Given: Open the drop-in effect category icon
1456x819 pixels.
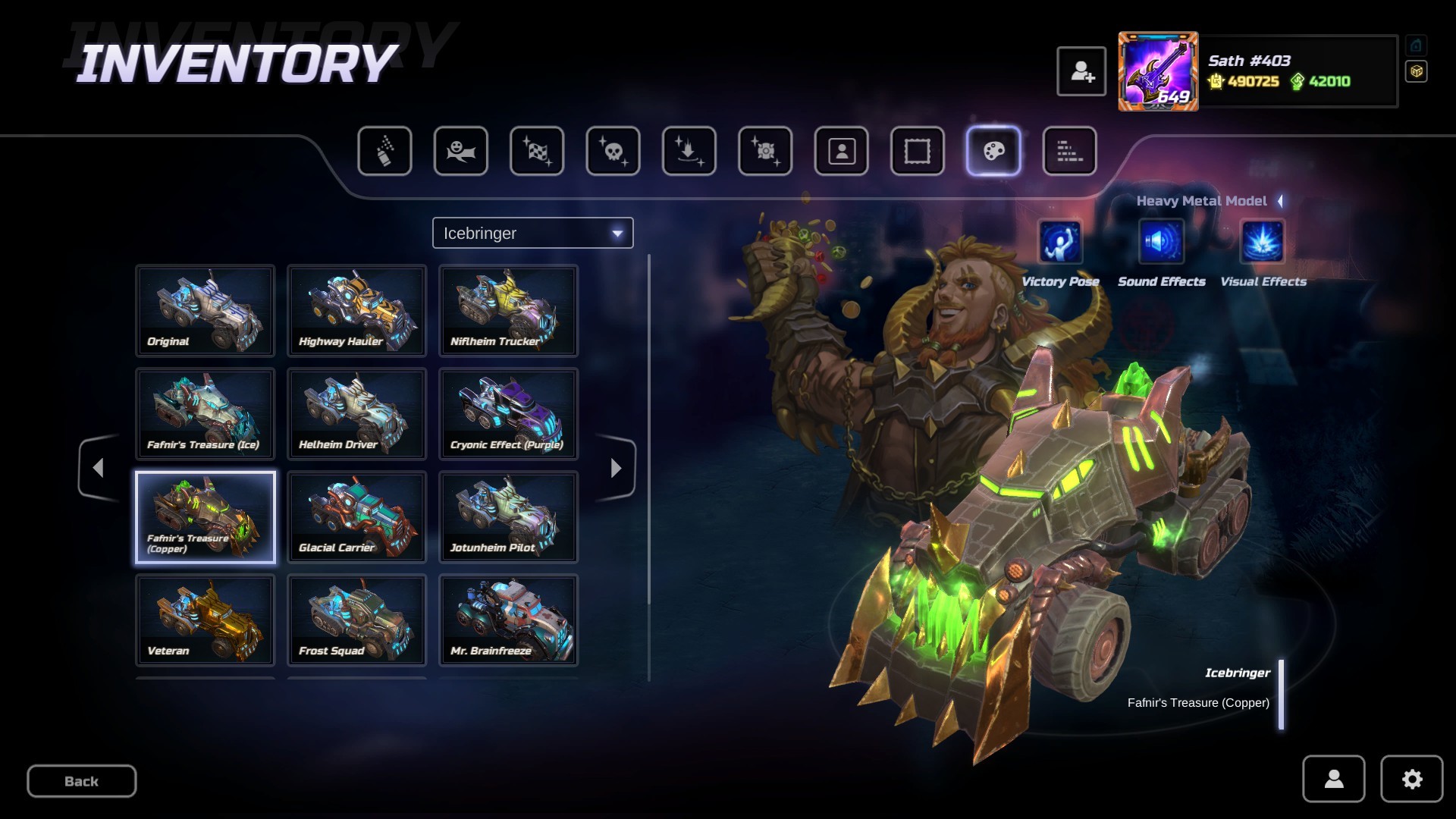Looking at the screenshot, I should point(689,151).
